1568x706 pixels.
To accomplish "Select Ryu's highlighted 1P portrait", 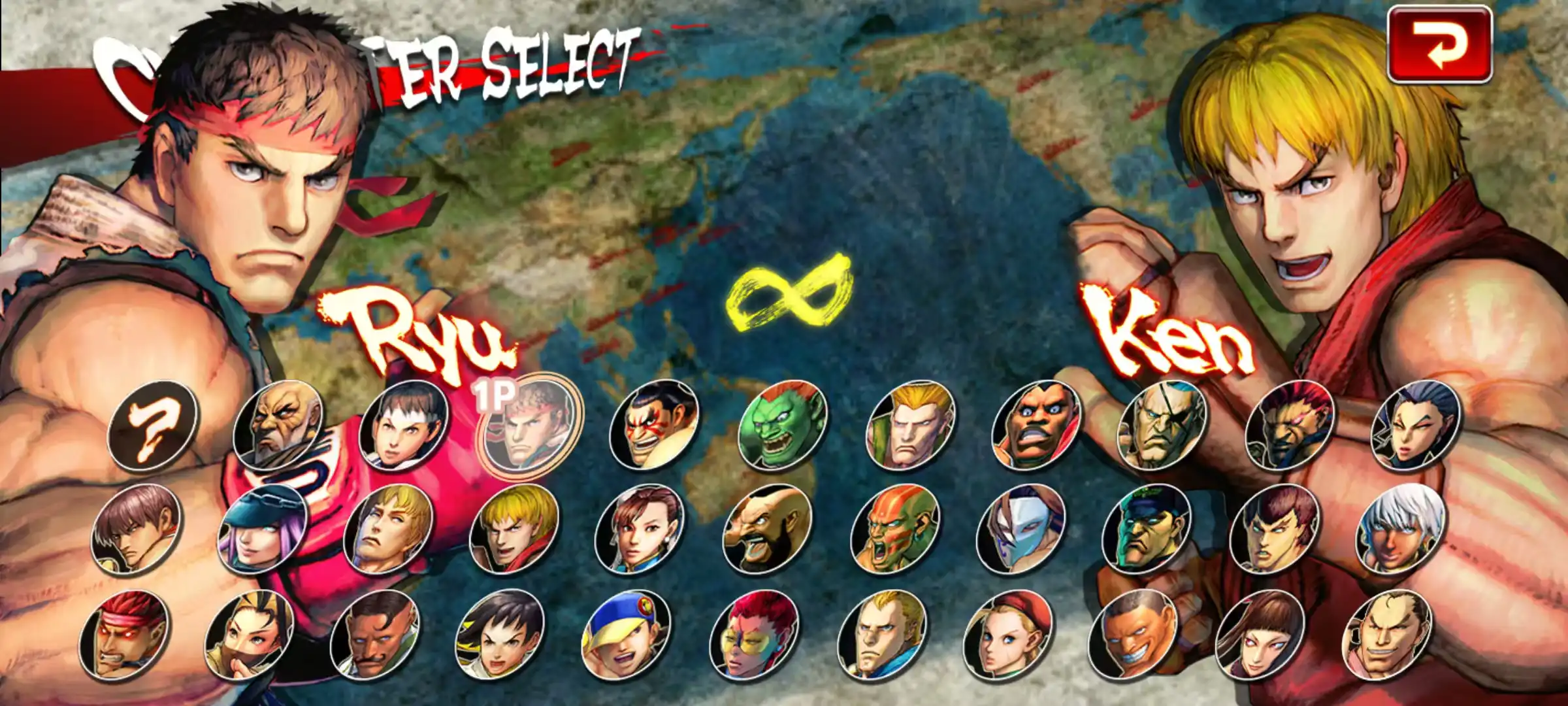I will pos(528,425).
